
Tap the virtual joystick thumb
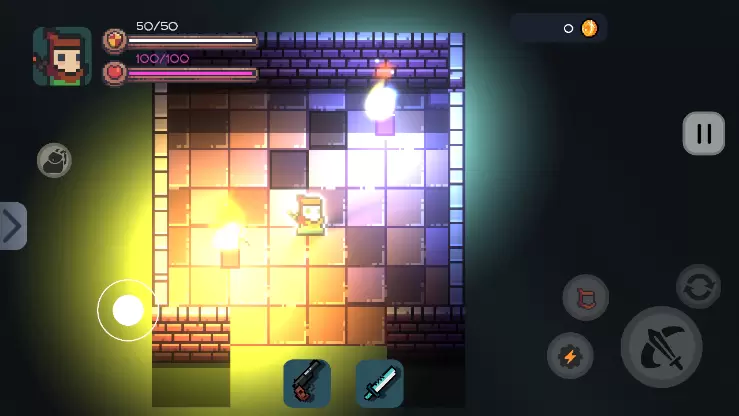pos(128,310)
